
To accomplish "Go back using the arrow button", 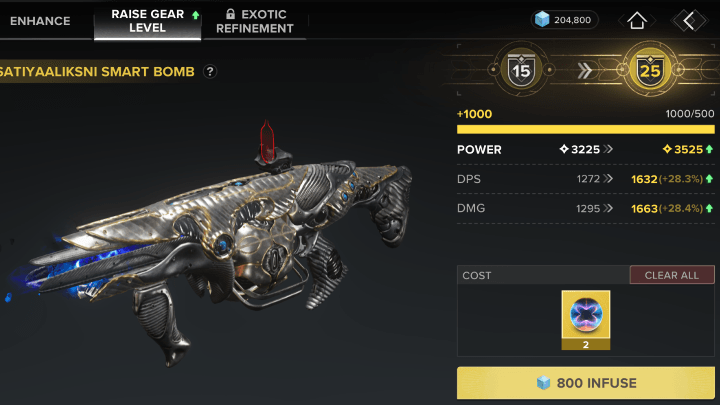I will (689, 20).
